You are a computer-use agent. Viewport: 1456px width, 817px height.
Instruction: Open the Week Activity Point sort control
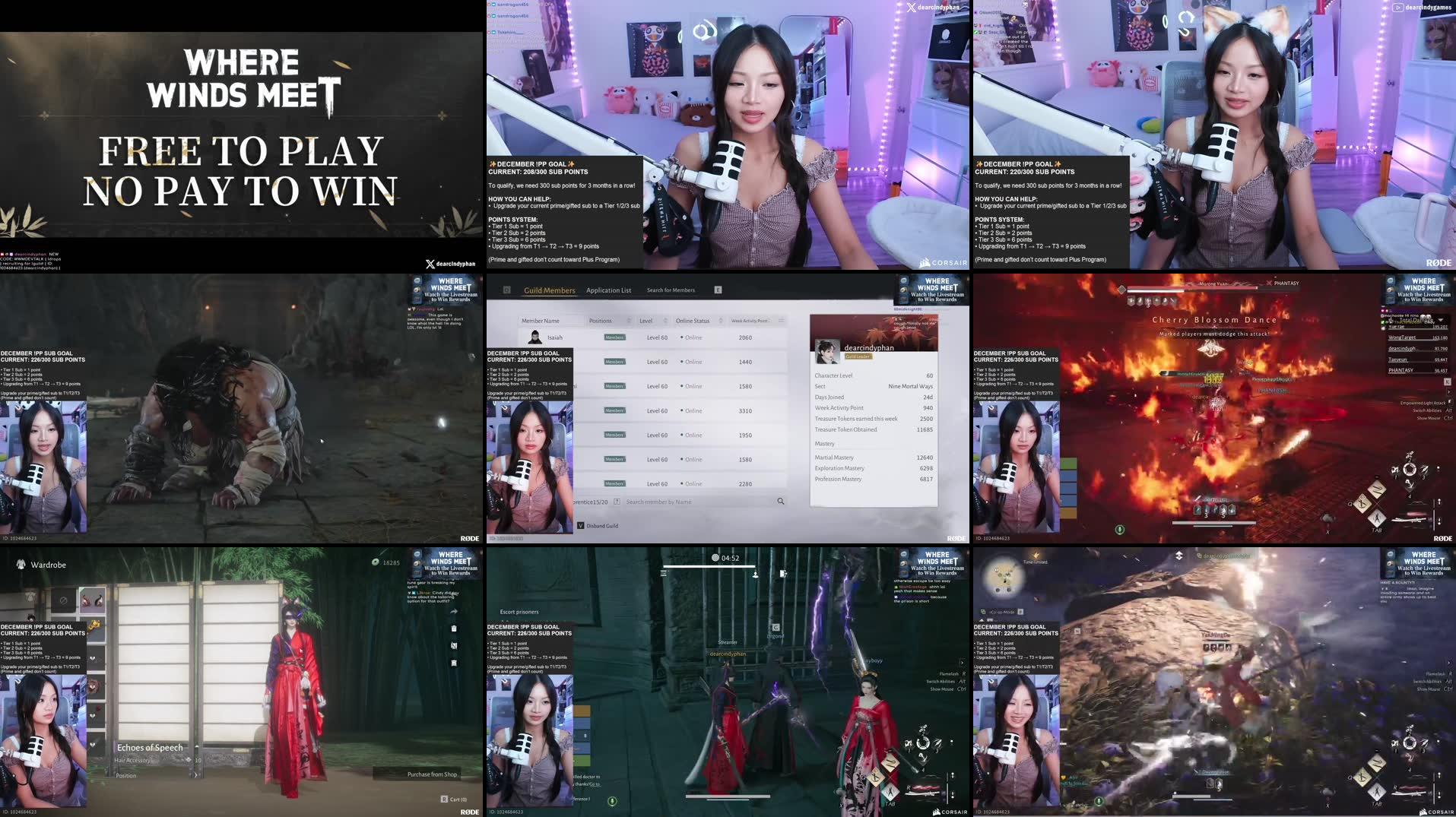point(782,320)
